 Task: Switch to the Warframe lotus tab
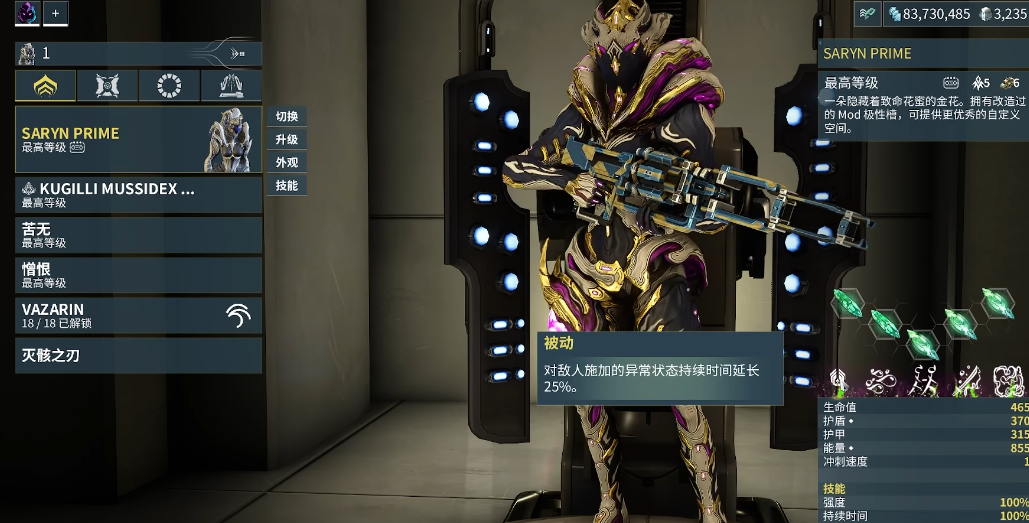coord(45,86)
